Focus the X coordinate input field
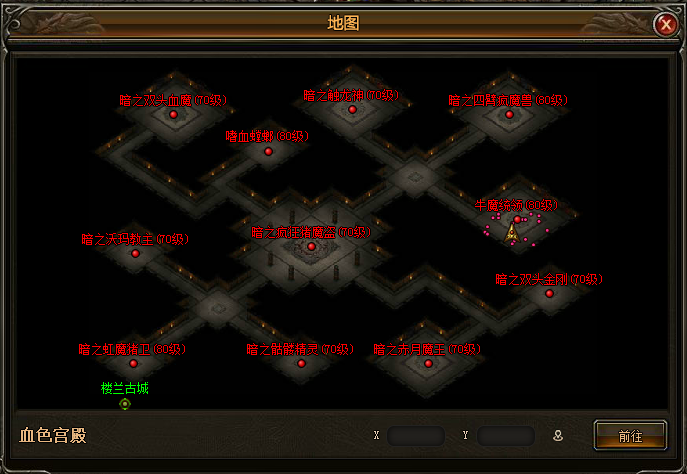This screenshot has width=687, height=474. (416, 436)
